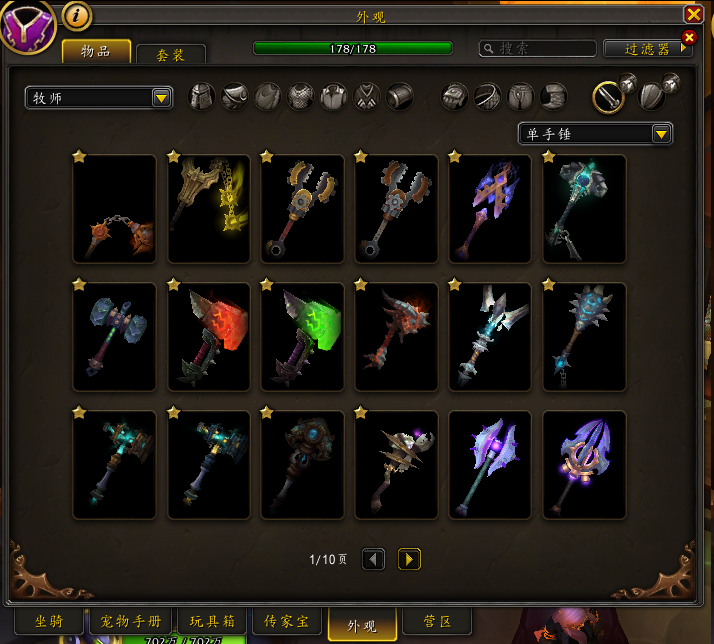Select the 物品 items tab
The height and width of the screenshot is (644, 714).
click(96, 52)
